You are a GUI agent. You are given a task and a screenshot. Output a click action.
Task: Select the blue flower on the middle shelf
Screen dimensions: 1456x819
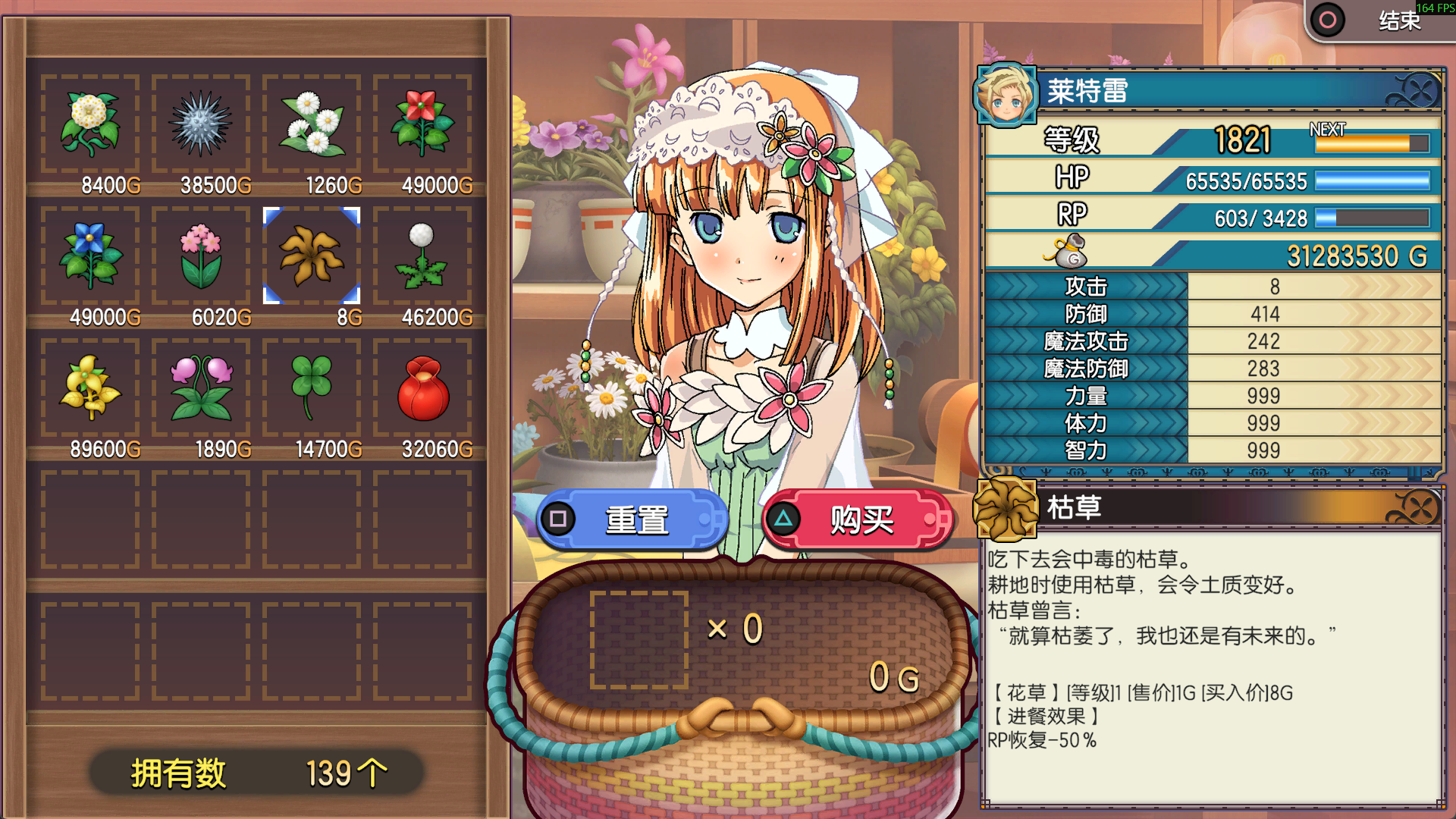[x=90, y=256]
